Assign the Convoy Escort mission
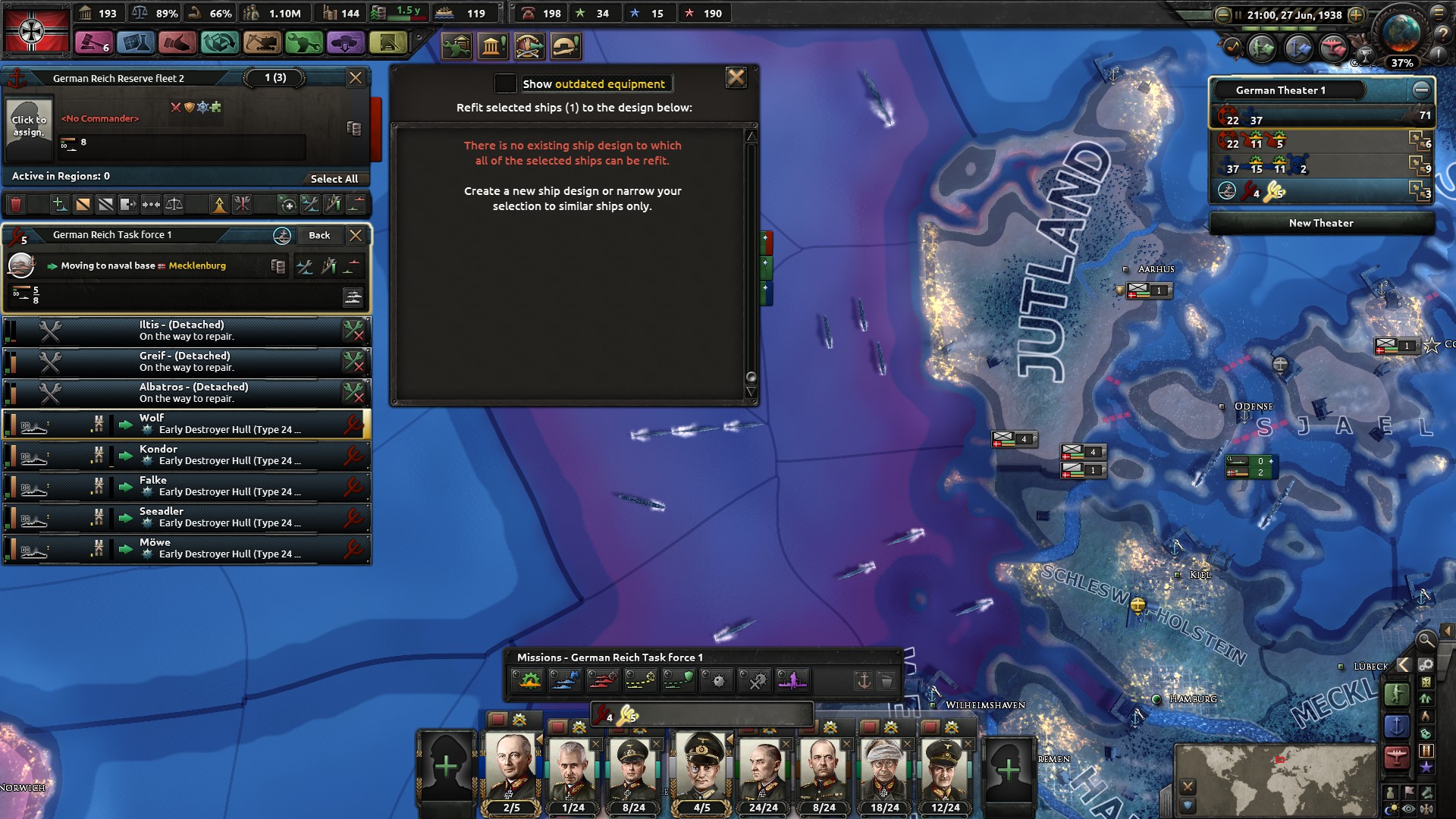The image size is (1456, 819). pos(678,680)
